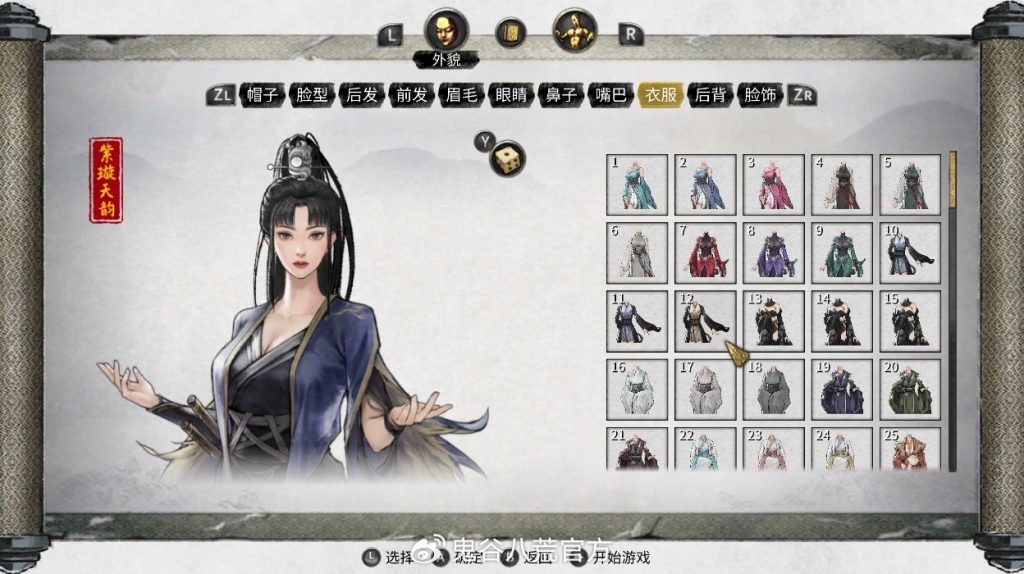Choose the 嘴巴 mouth tab
1024x574 pixels.
point(611,96)
